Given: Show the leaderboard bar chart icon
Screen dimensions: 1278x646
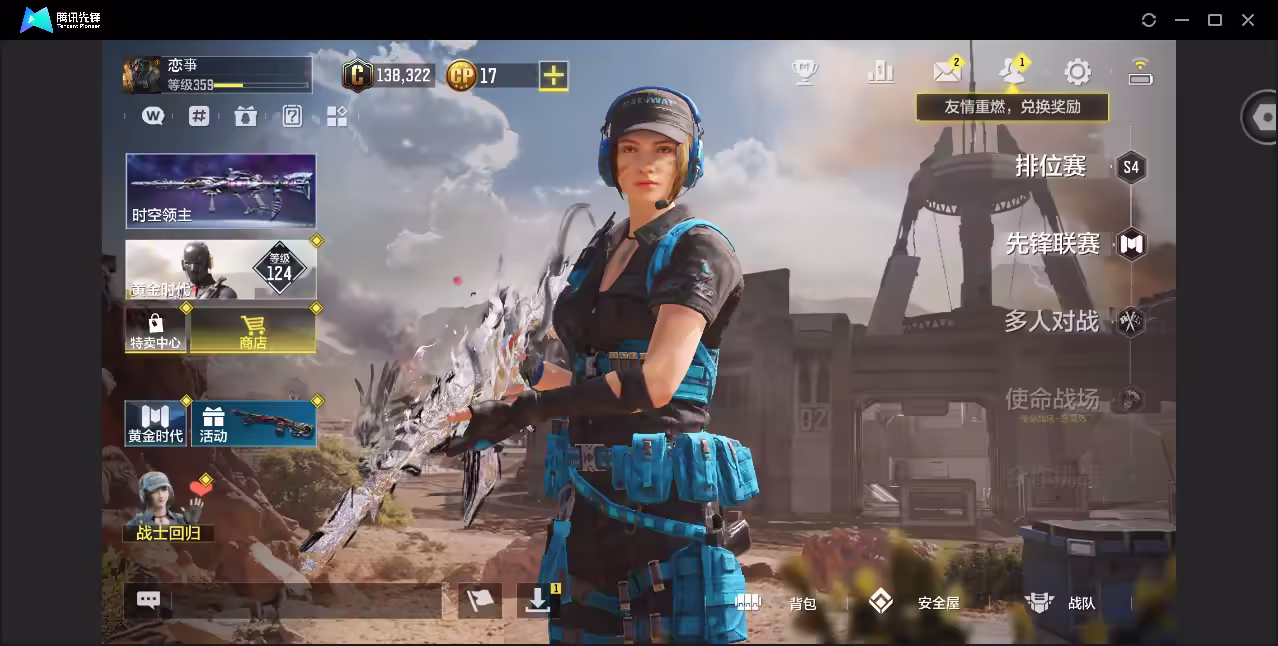Looking at the screenshot, I should click(881, 71).
